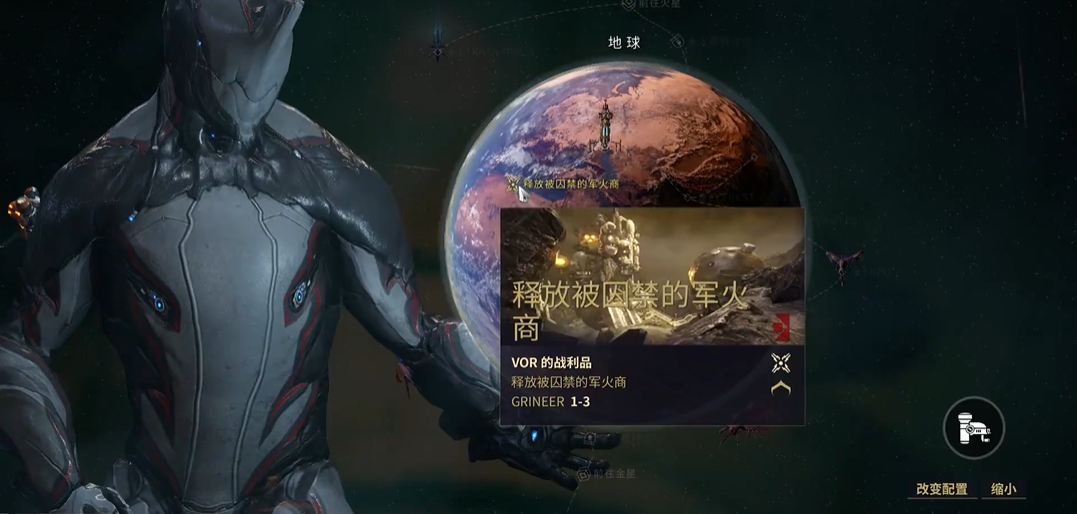Travel to Mars via 前往火星
1077x514 pixels.
click(x=656, y=5)
